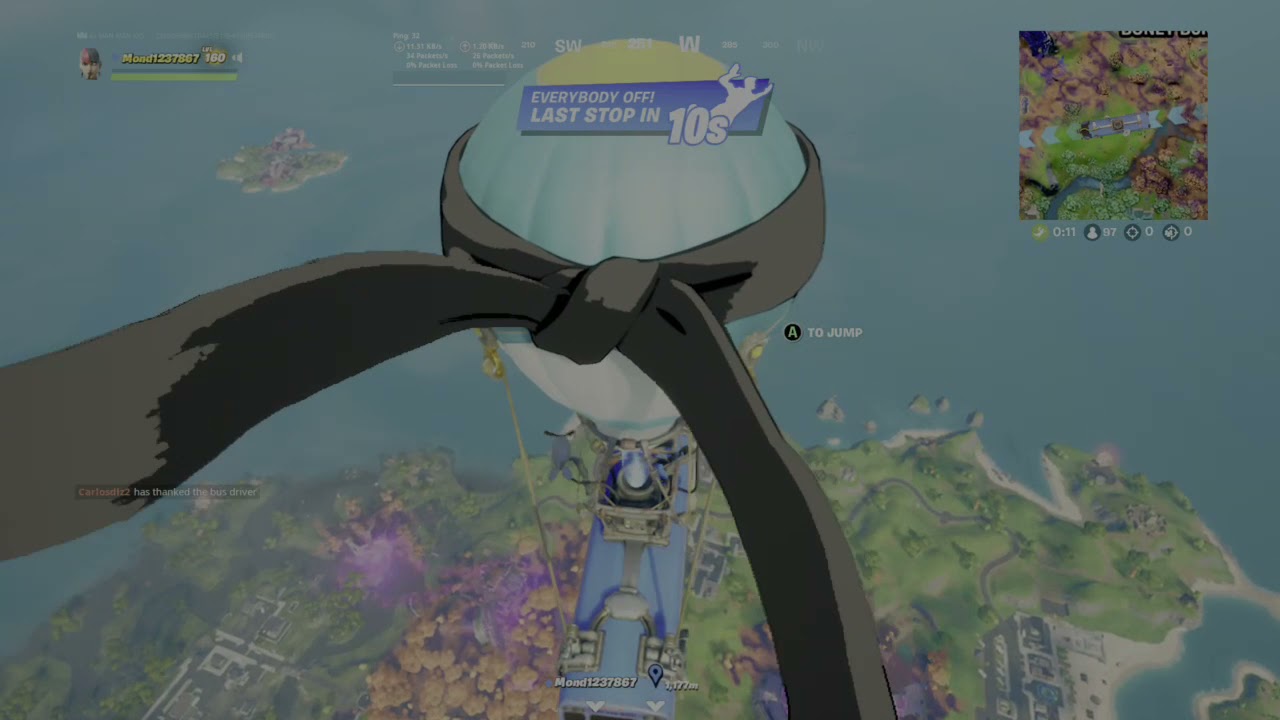
Task: Select the Mond1237867 player avatar portrait
Action: point(91,63)
